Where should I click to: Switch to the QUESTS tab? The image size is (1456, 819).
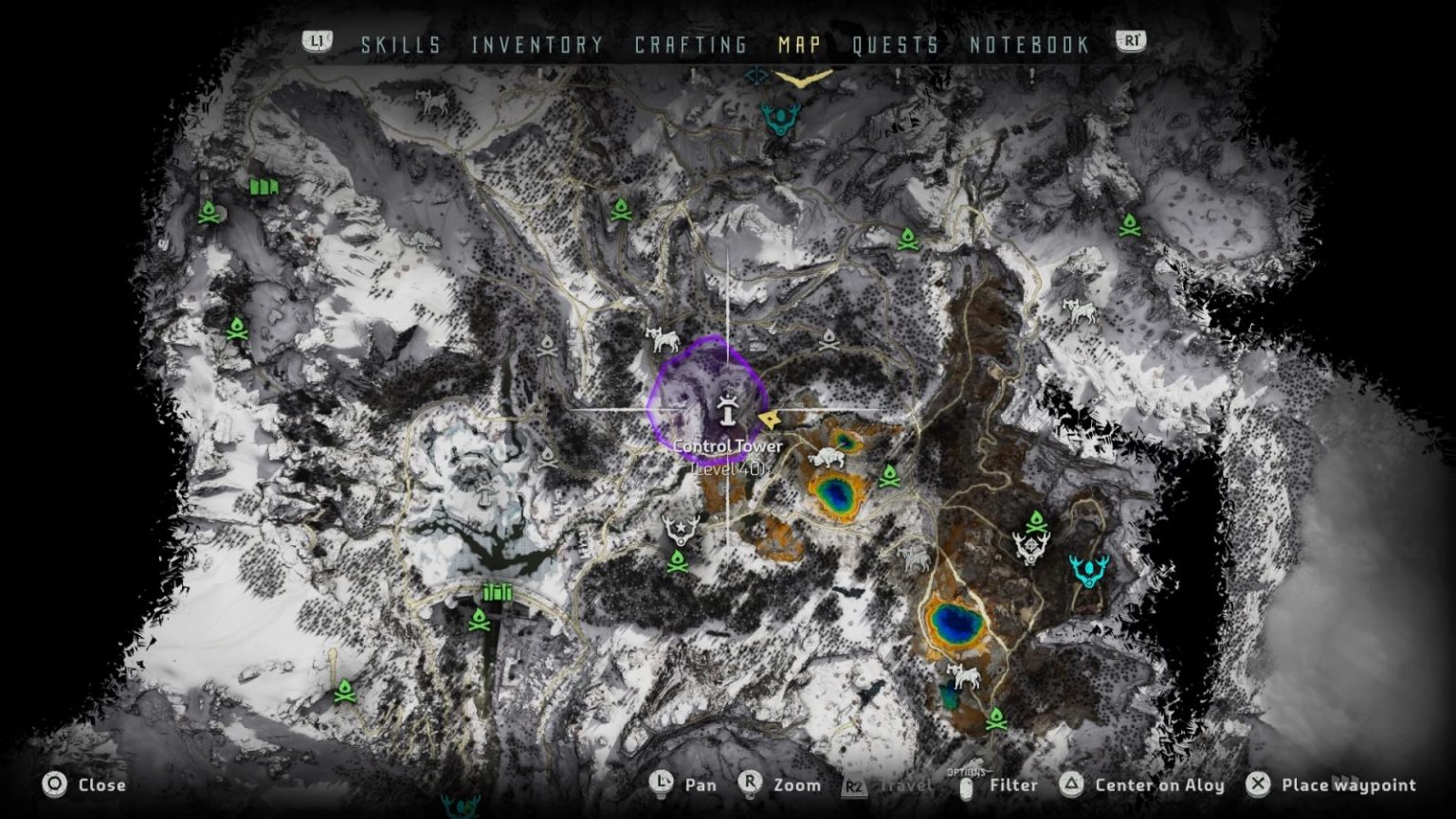point(894,44)
